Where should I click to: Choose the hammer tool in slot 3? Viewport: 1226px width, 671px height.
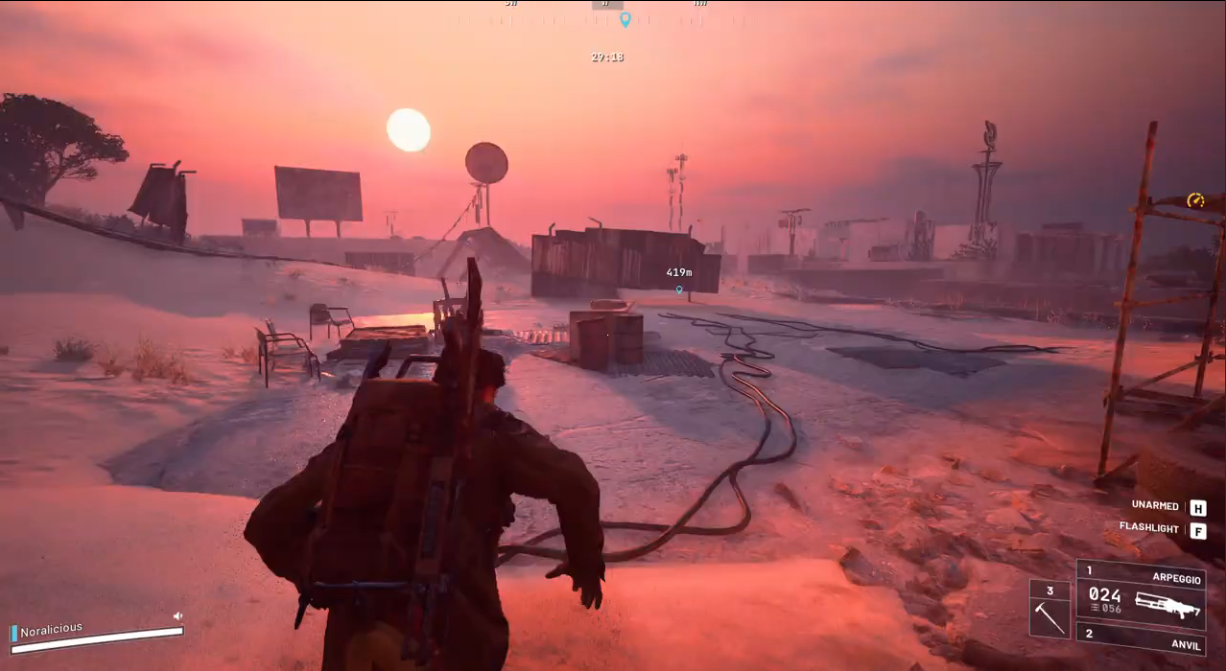[x=1050, y=609]
